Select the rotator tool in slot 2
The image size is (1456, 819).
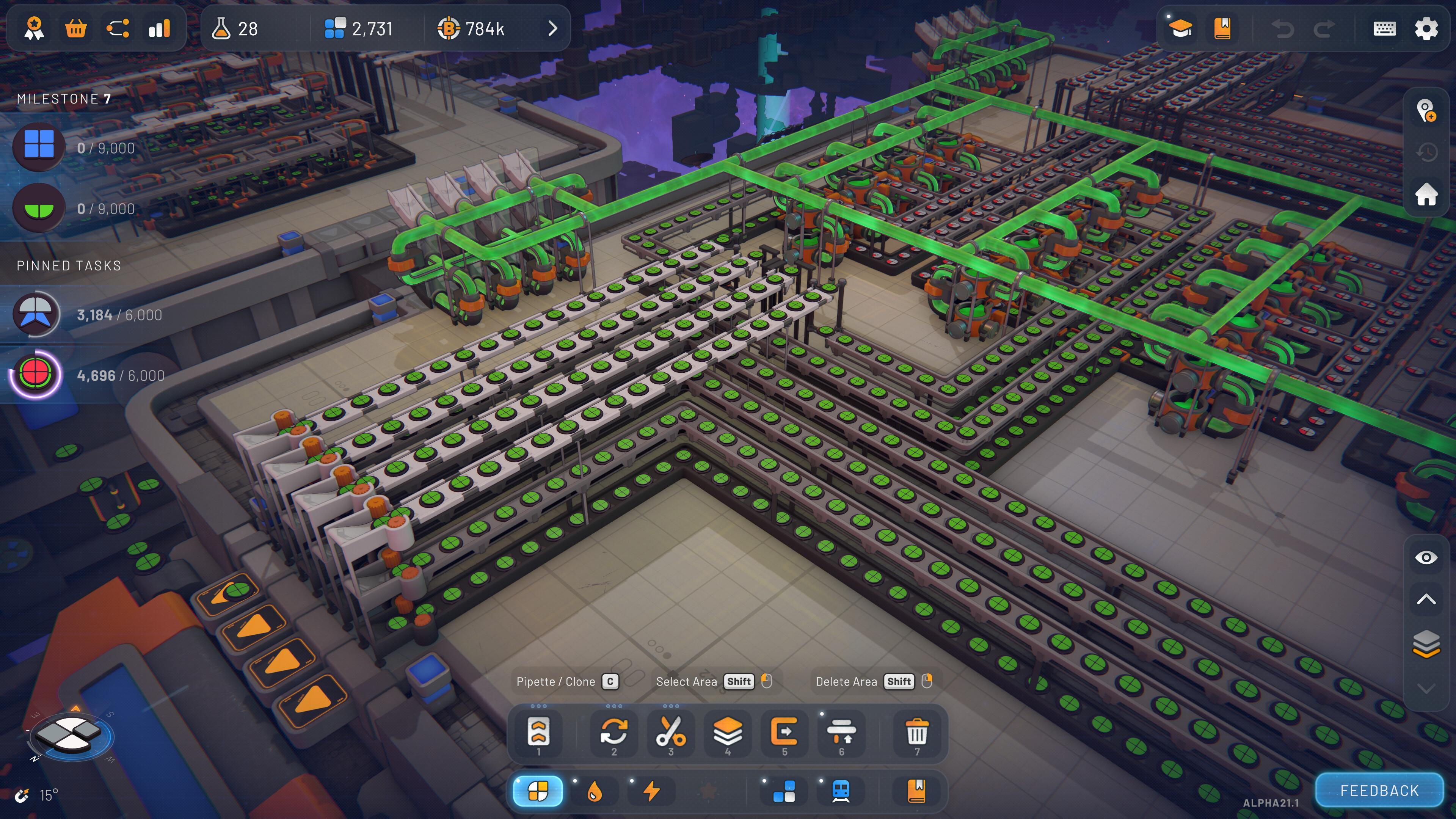(x=614, y=733)
